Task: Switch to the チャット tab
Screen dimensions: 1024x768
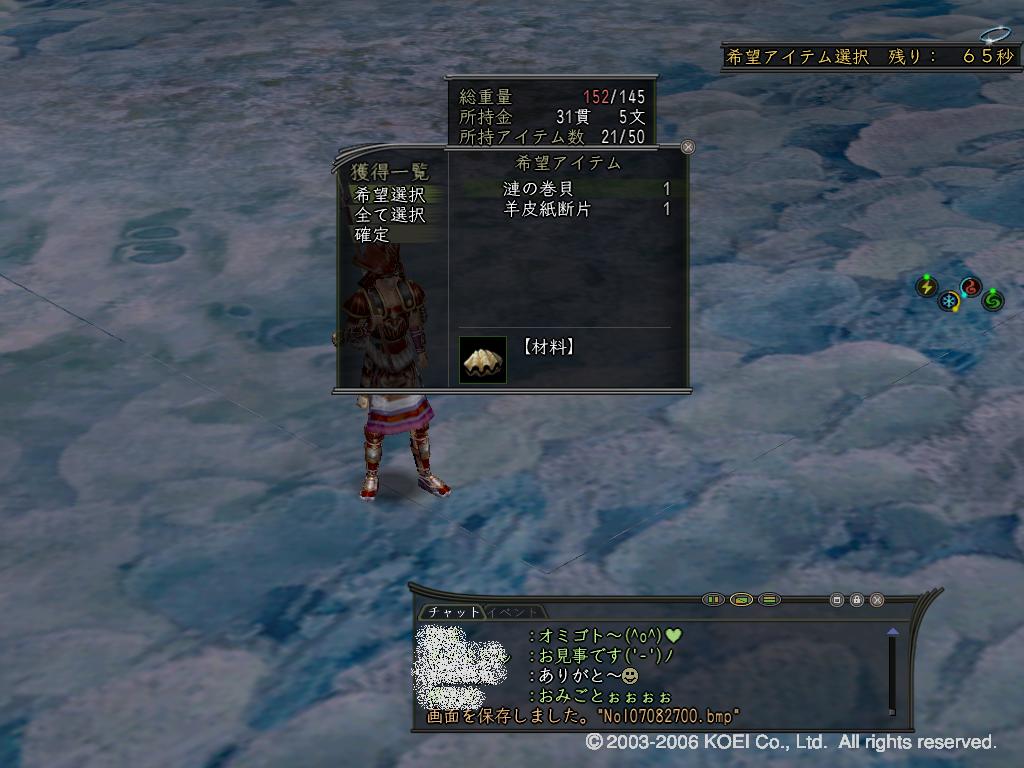Action: pyautogui.click(x=450, y=612)
